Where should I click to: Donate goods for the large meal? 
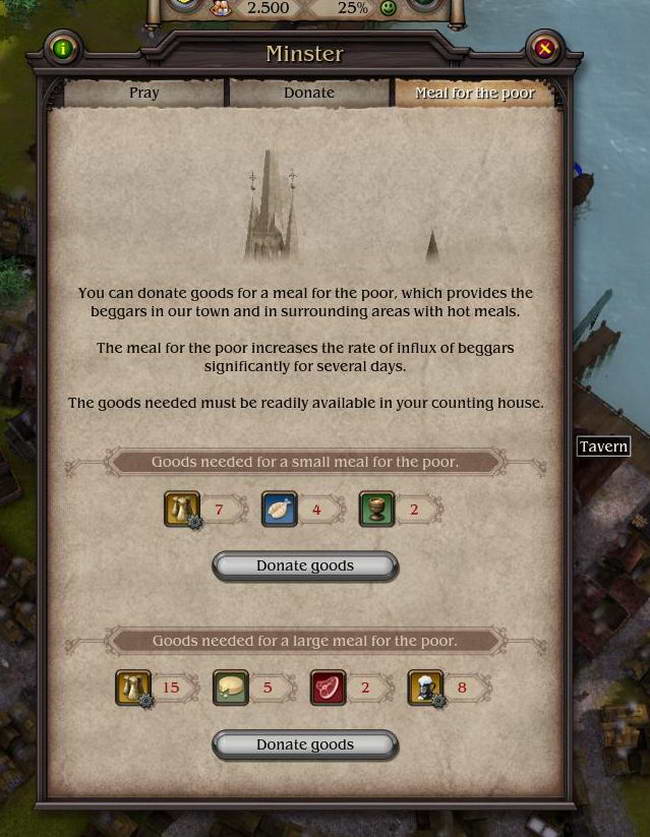point(305,745)
